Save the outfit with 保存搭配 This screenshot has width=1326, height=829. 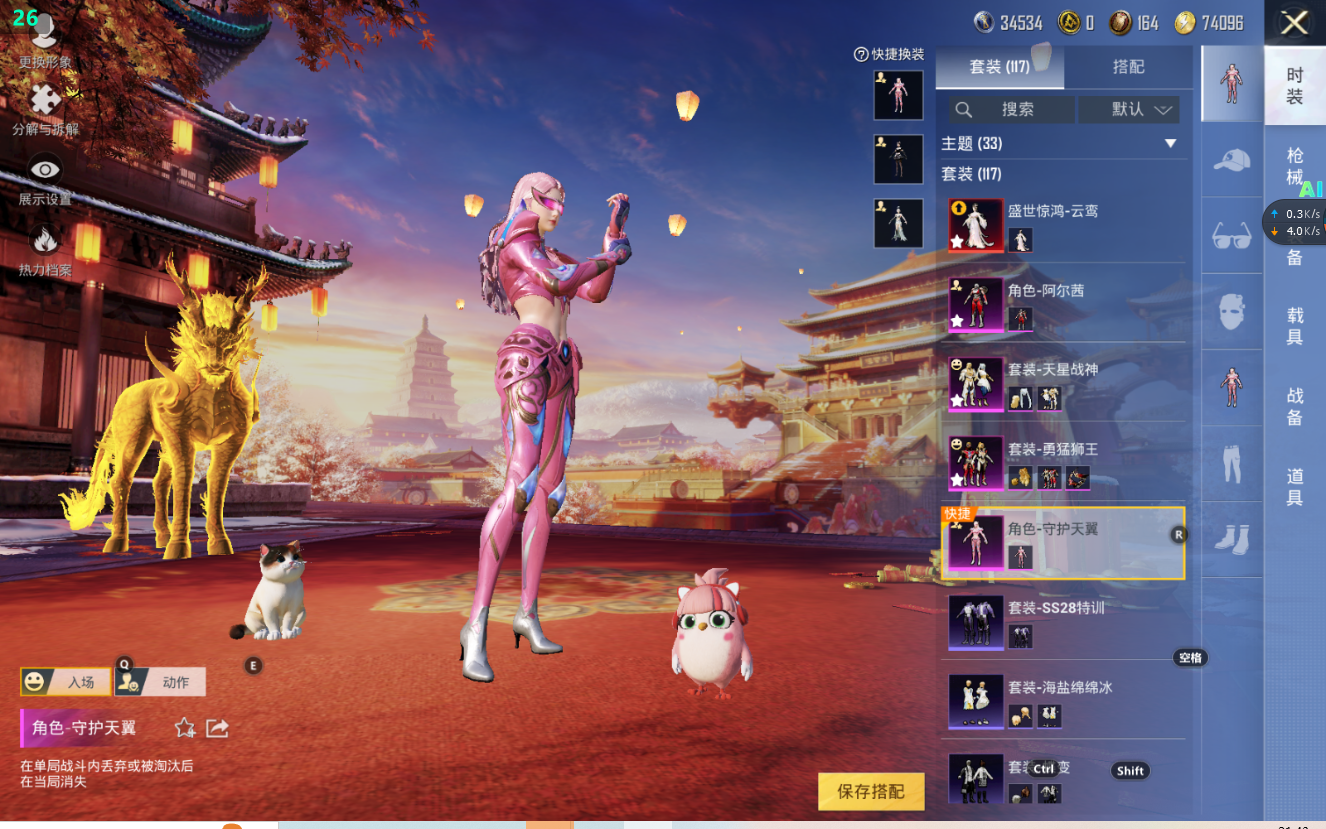[x=871, y=791]
